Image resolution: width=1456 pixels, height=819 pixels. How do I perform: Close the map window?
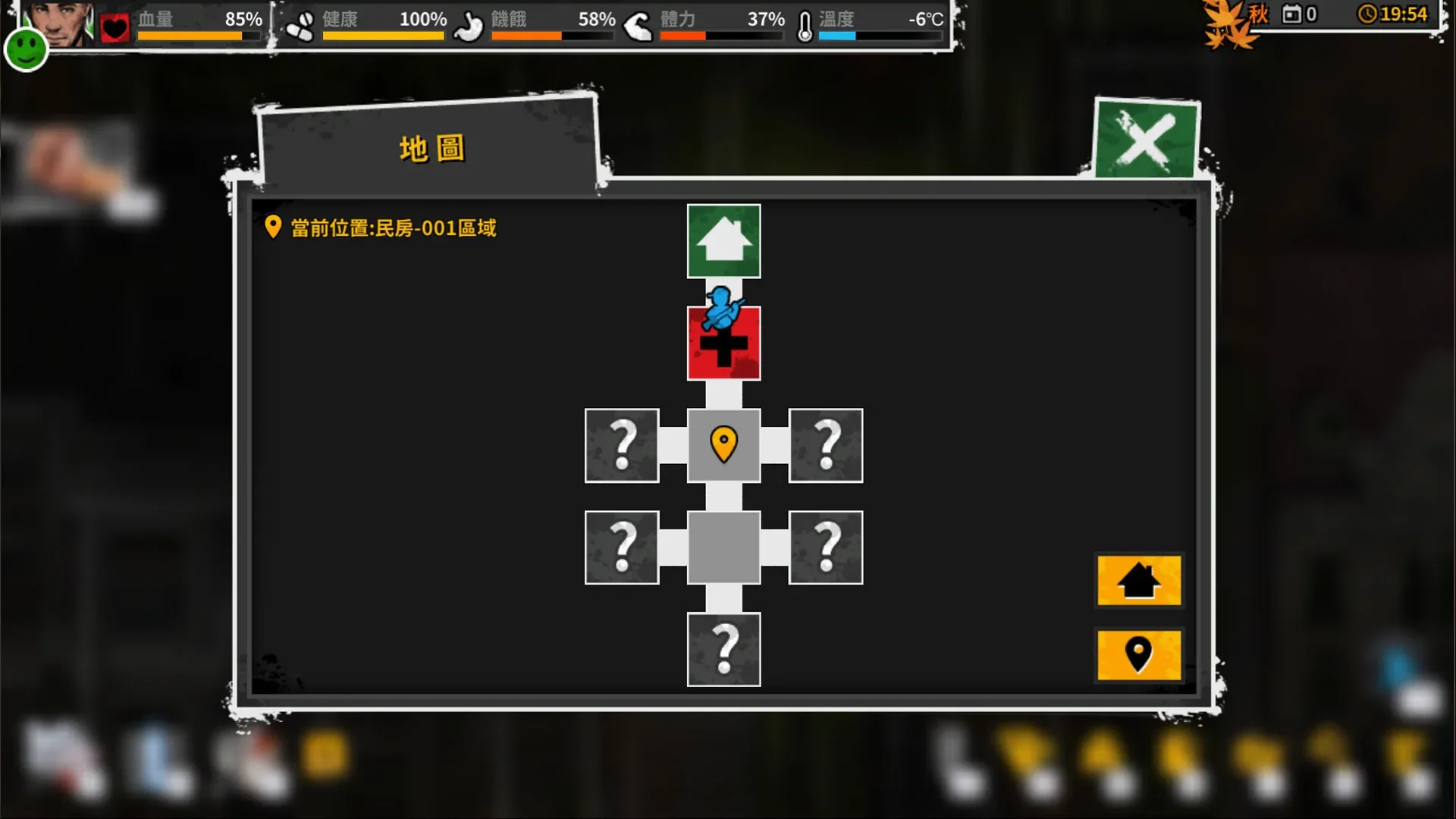coord(1145,140)
